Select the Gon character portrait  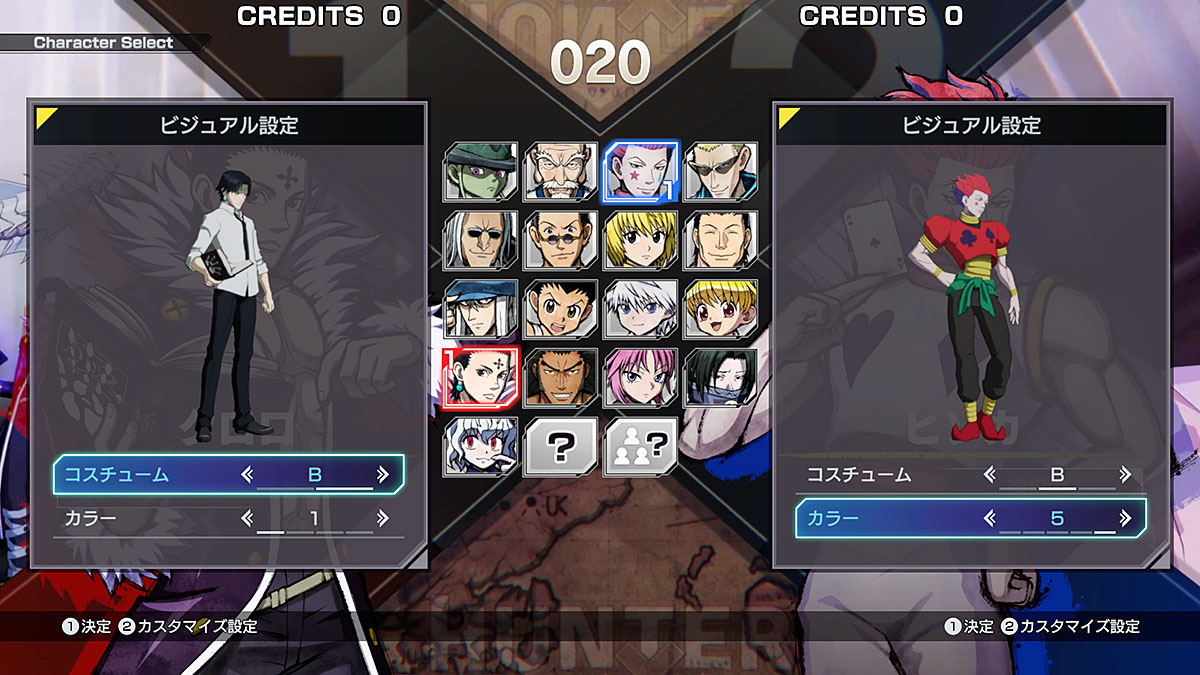[x=560, y=308]
